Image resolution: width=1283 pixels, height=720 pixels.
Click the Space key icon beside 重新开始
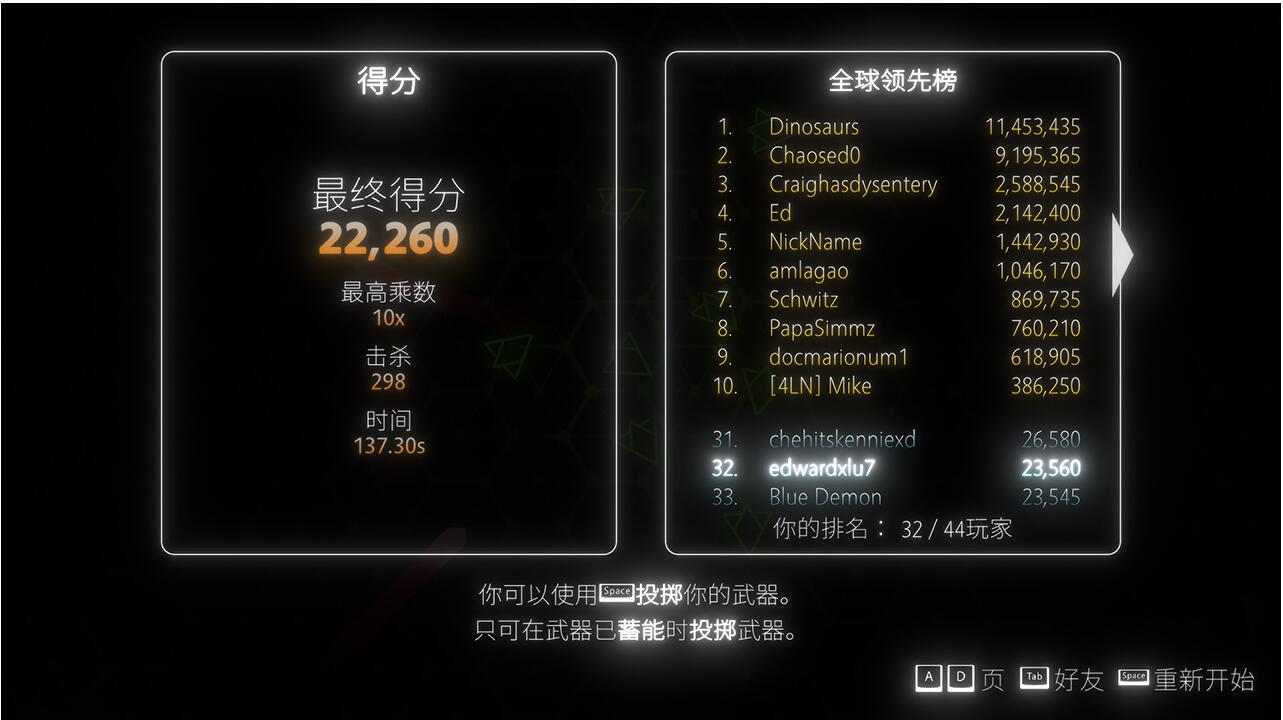coord(1134,677)
